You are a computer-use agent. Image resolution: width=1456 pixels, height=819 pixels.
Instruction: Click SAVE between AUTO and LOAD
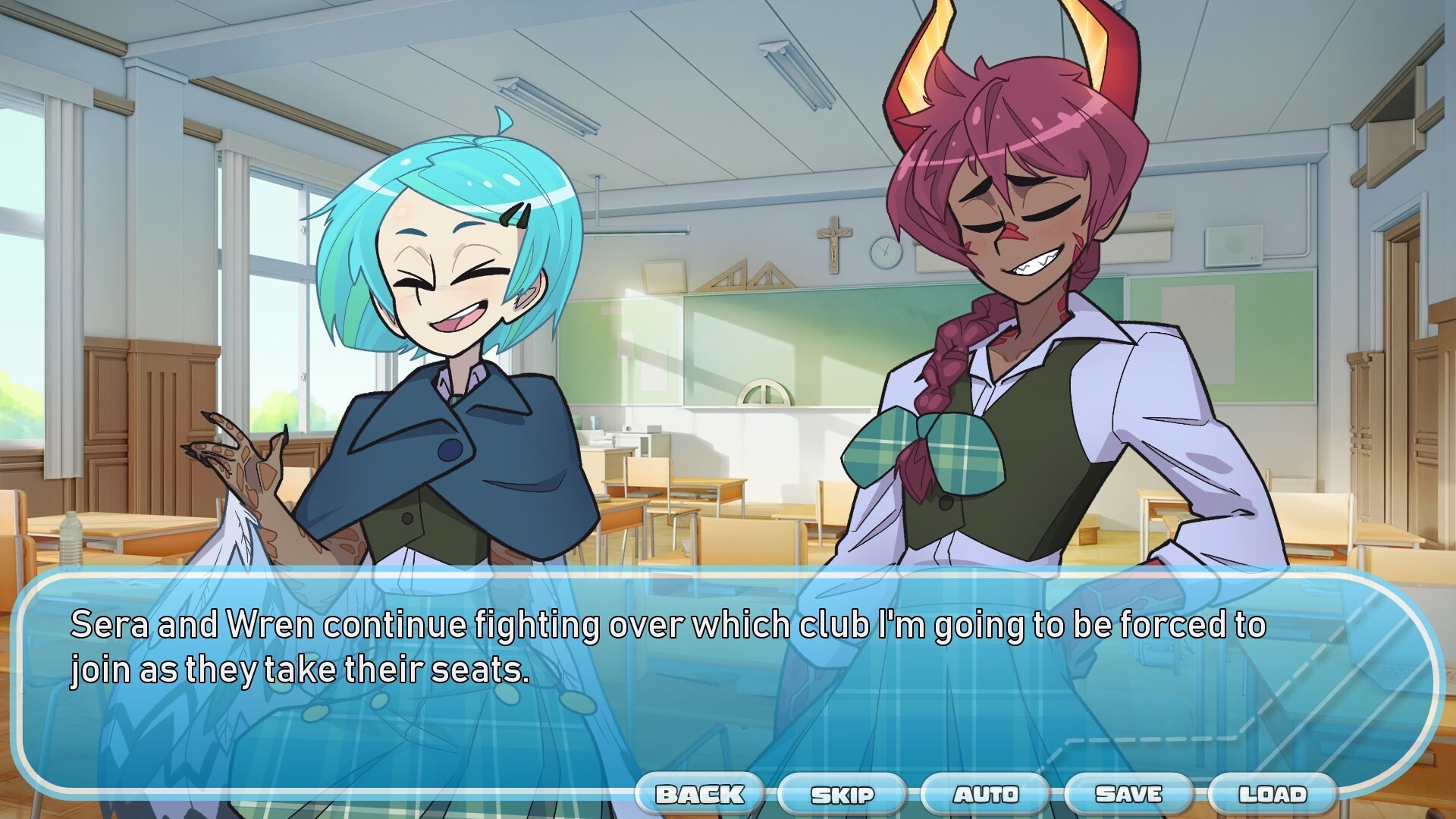1125,795
